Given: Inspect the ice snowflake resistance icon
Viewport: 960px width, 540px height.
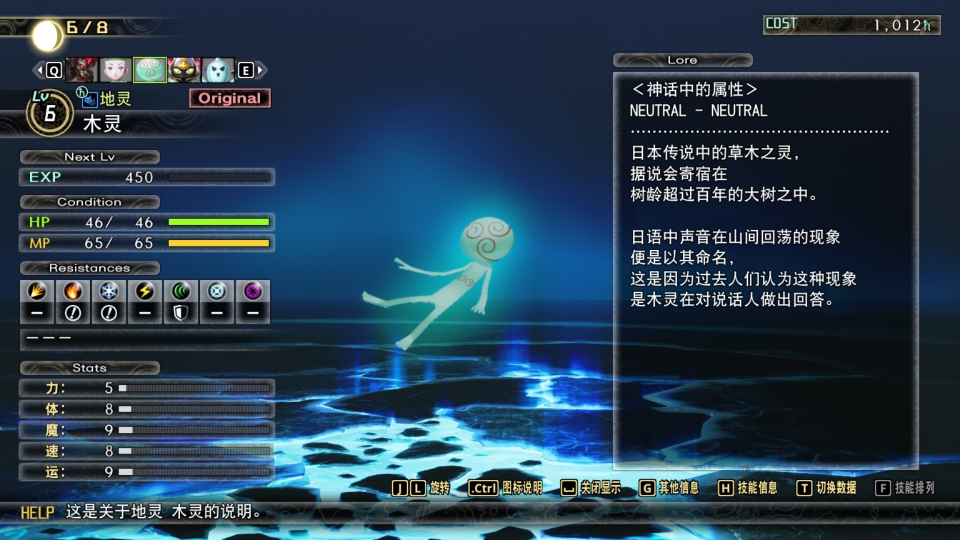Looking at the screenshot, I should pyautogui.click(x=108, y=291).
